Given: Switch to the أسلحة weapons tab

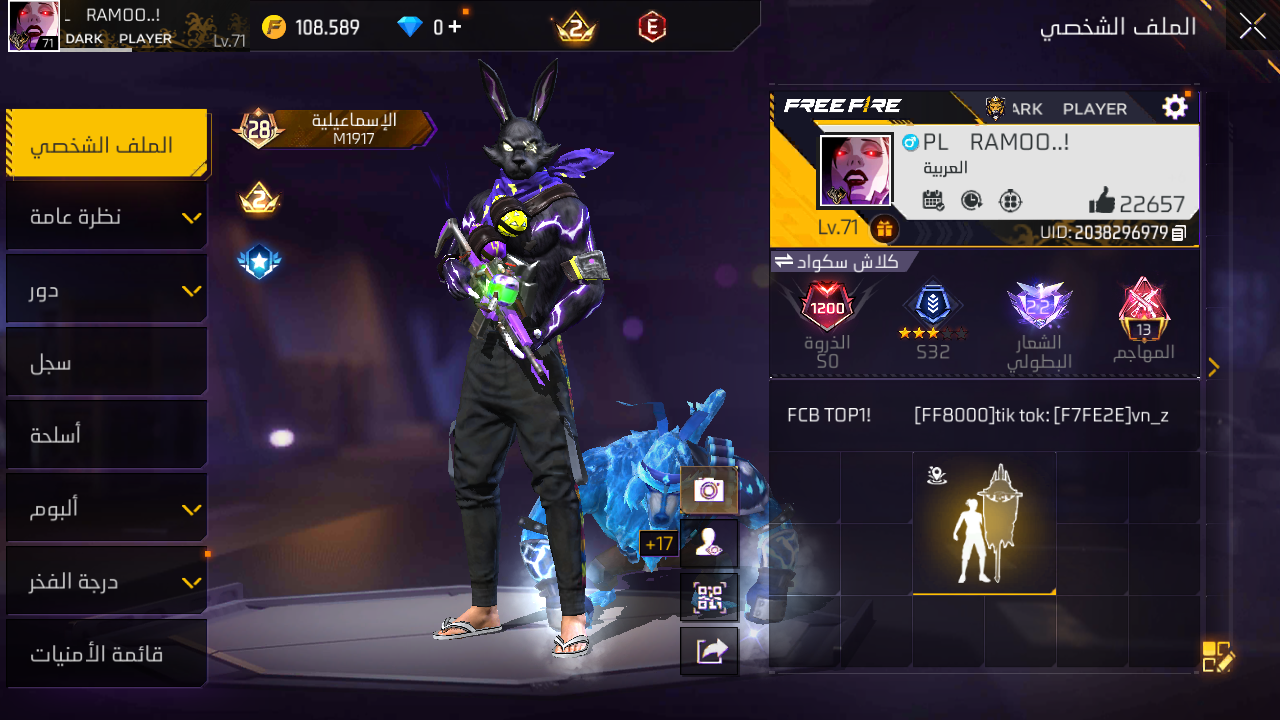Looking at the screenshot, I should tap(106, 435).
